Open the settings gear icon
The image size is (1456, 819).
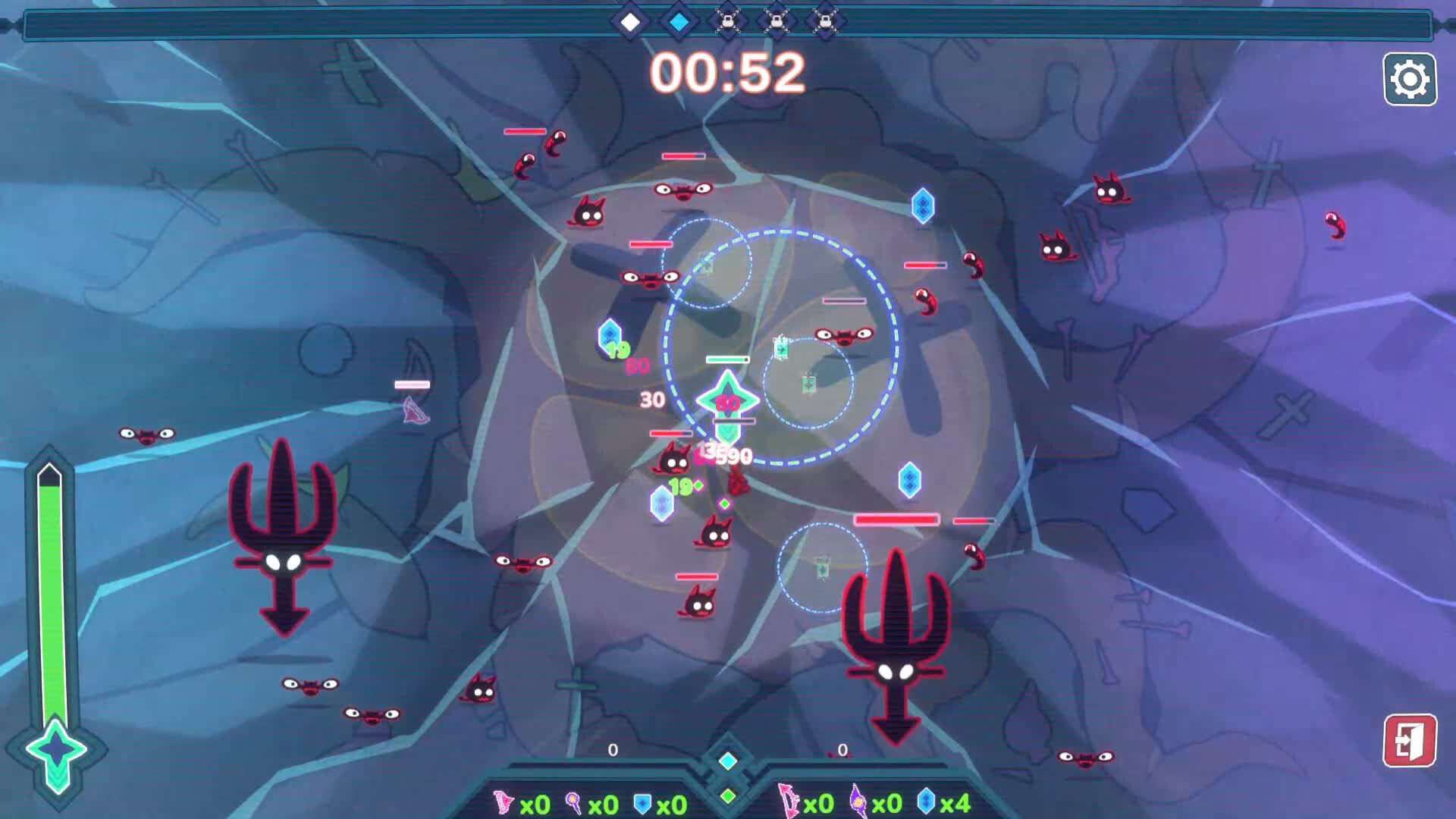(x=1409, y=77)
